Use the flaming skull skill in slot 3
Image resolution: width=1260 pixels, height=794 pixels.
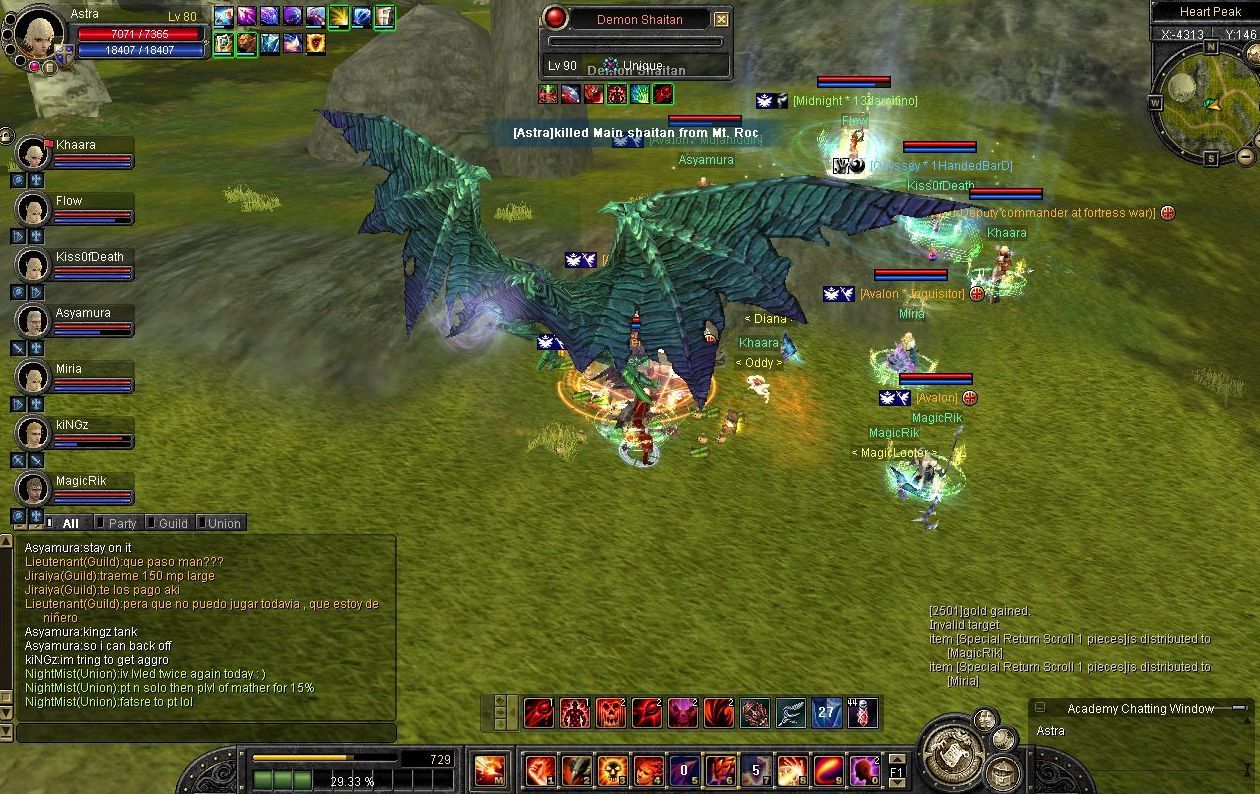coord(612,771)
